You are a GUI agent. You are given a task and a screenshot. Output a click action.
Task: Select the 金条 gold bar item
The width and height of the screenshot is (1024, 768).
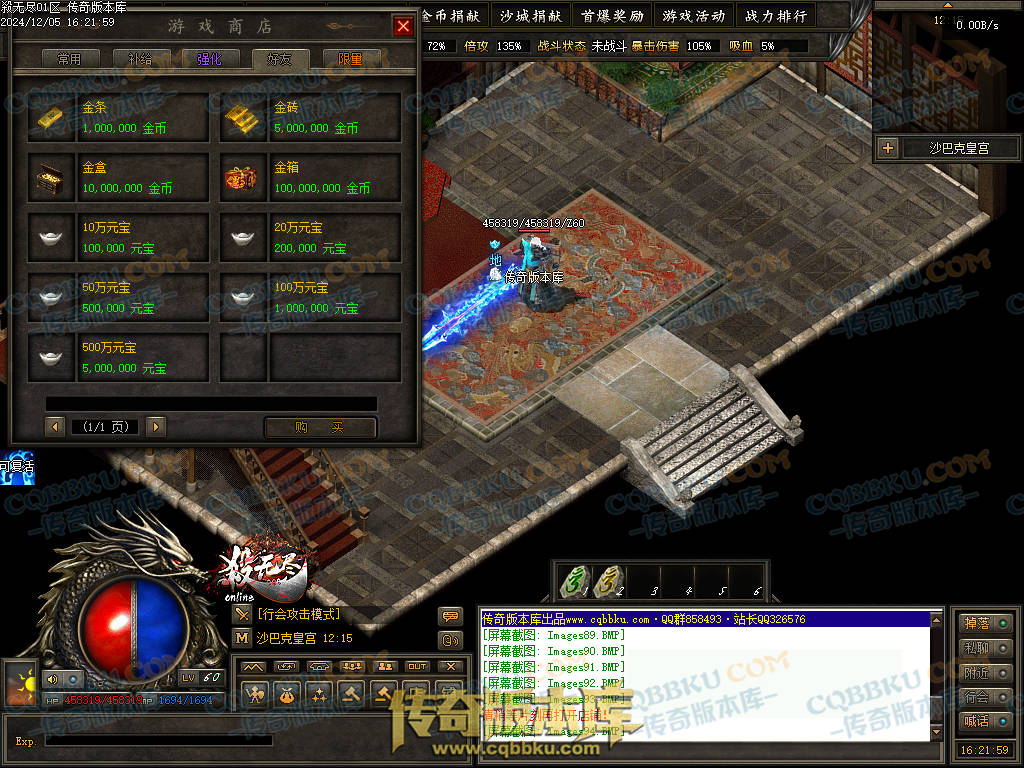click(x=119, y=118)
